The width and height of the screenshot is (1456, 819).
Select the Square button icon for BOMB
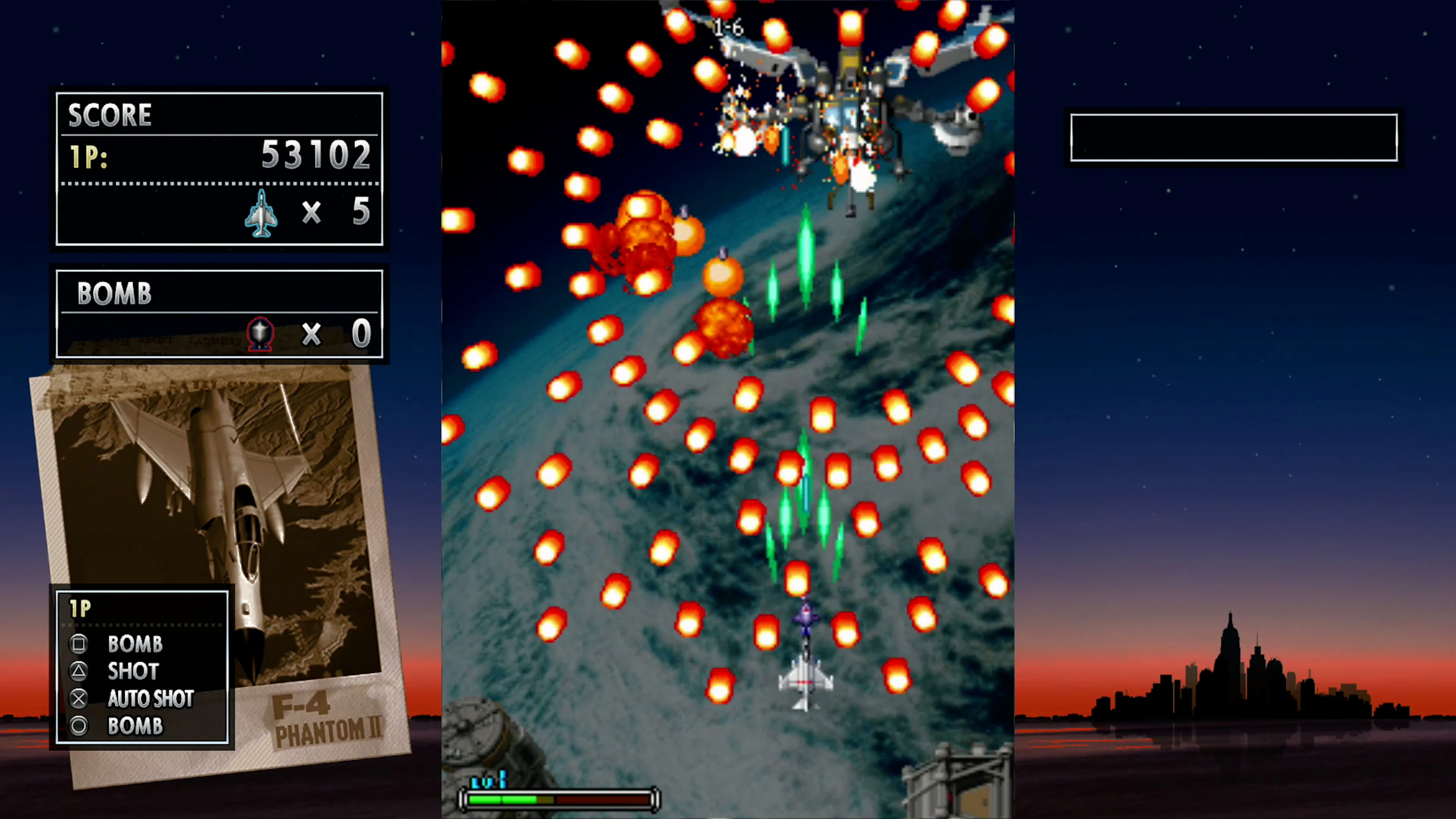78,644
